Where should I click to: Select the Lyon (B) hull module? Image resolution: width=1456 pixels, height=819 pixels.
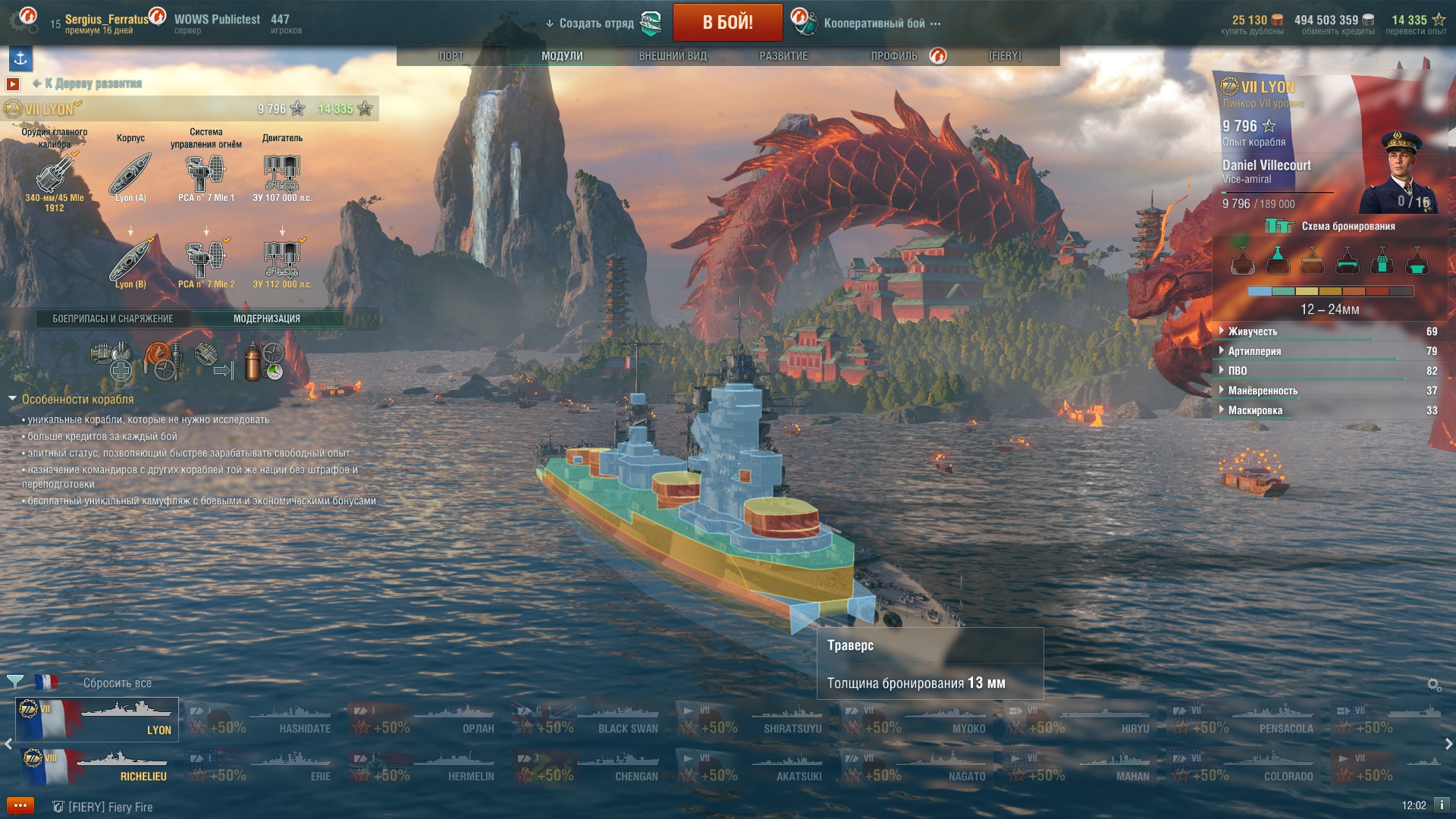click(x=130, y=262)
